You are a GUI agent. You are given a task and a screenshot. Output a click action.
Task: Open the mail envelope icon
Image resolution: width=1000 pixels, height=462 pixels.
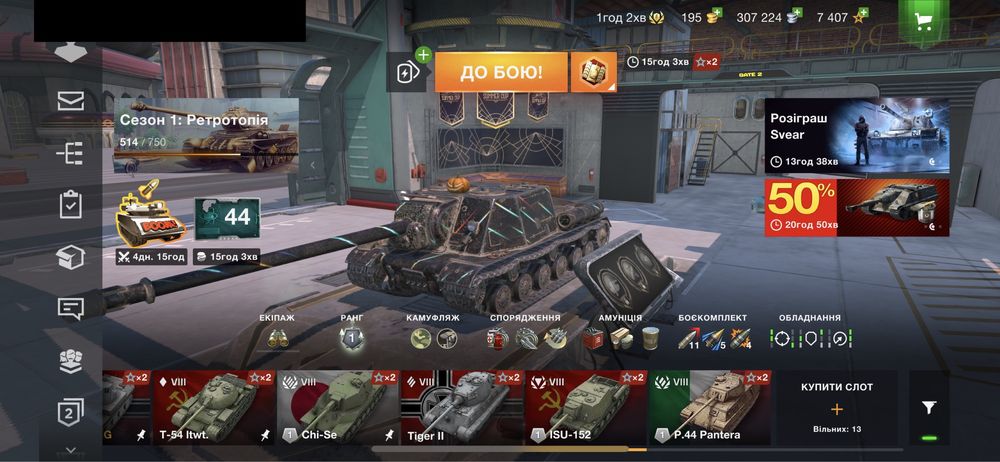[70, 100]
